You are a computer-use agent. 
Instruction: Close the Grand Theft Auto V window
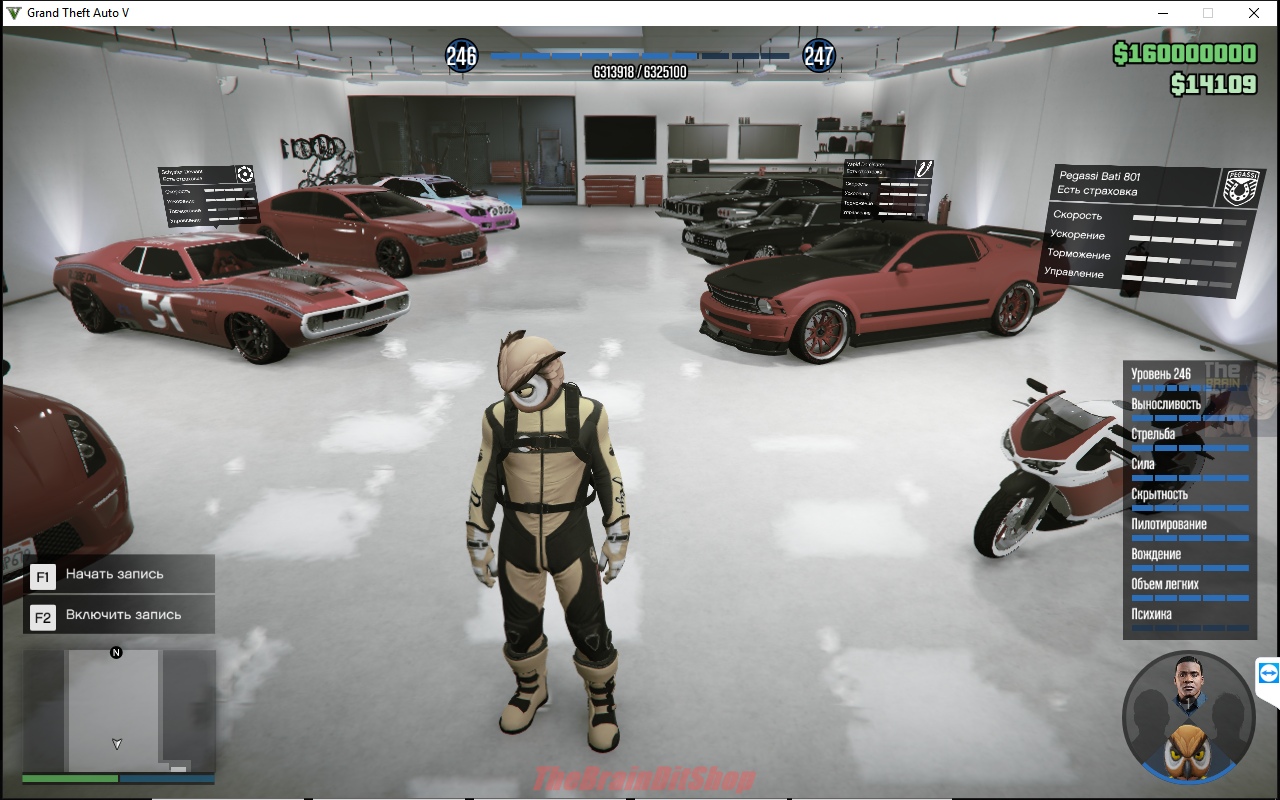[1254, 13]
